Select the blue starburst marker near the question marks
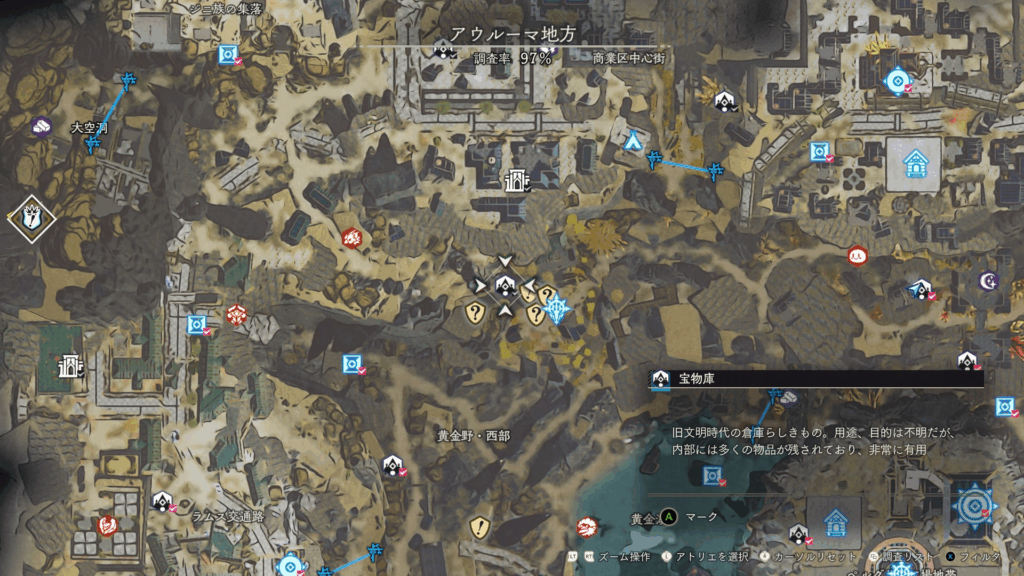The width and height of the screenshot is (1024, 576). click(557, 310)
